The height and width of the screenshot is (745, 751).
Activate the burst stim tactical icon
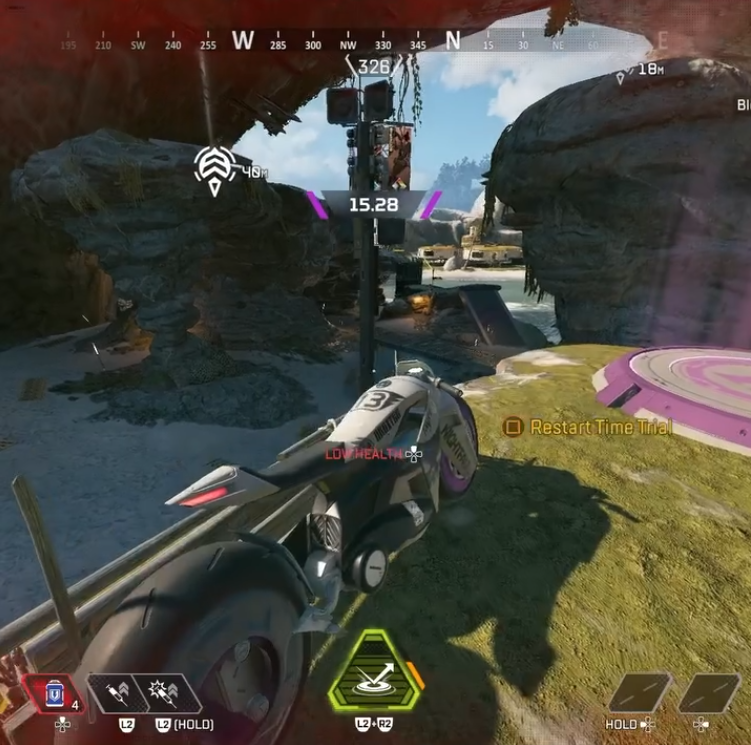tap(163, 693)
